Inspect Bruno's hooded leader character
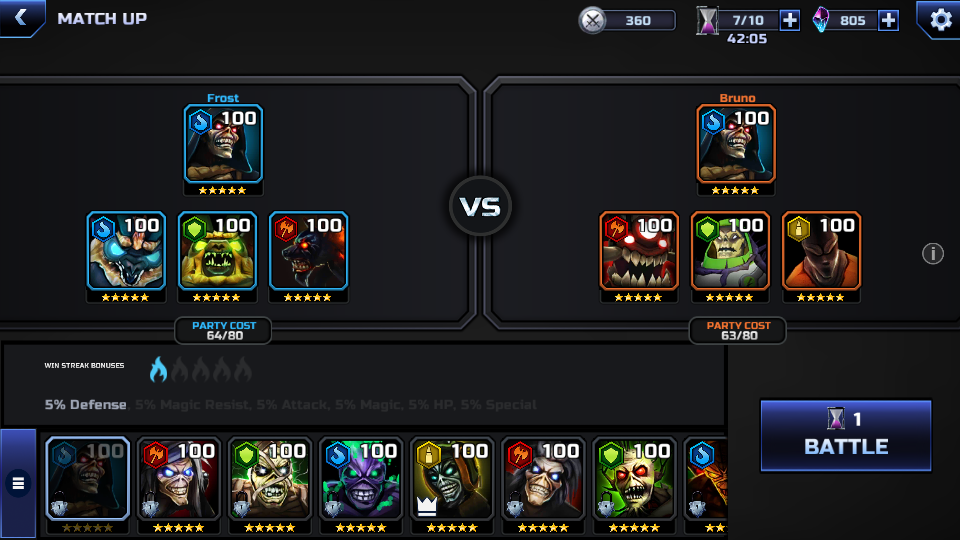The width and height of the screenshot is (960, 540). [x=736, y=144]
